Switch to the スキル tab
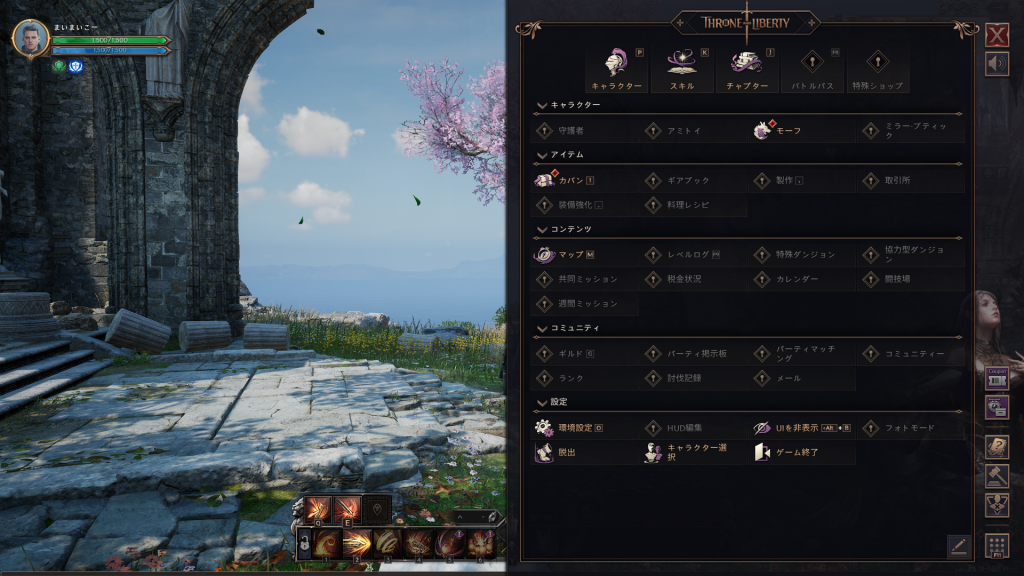Viewport: 1024px width, 576px height. (681, 69)
